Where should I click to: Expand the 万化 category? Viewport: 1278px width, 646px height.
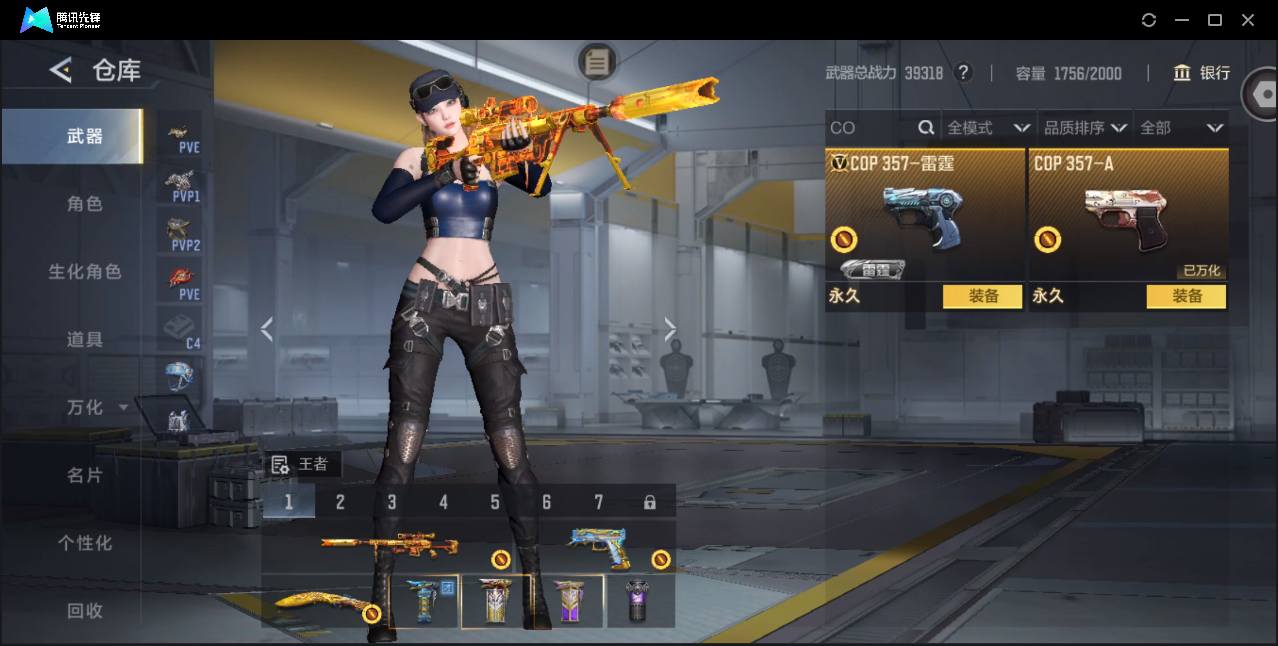tap(96, 408)
